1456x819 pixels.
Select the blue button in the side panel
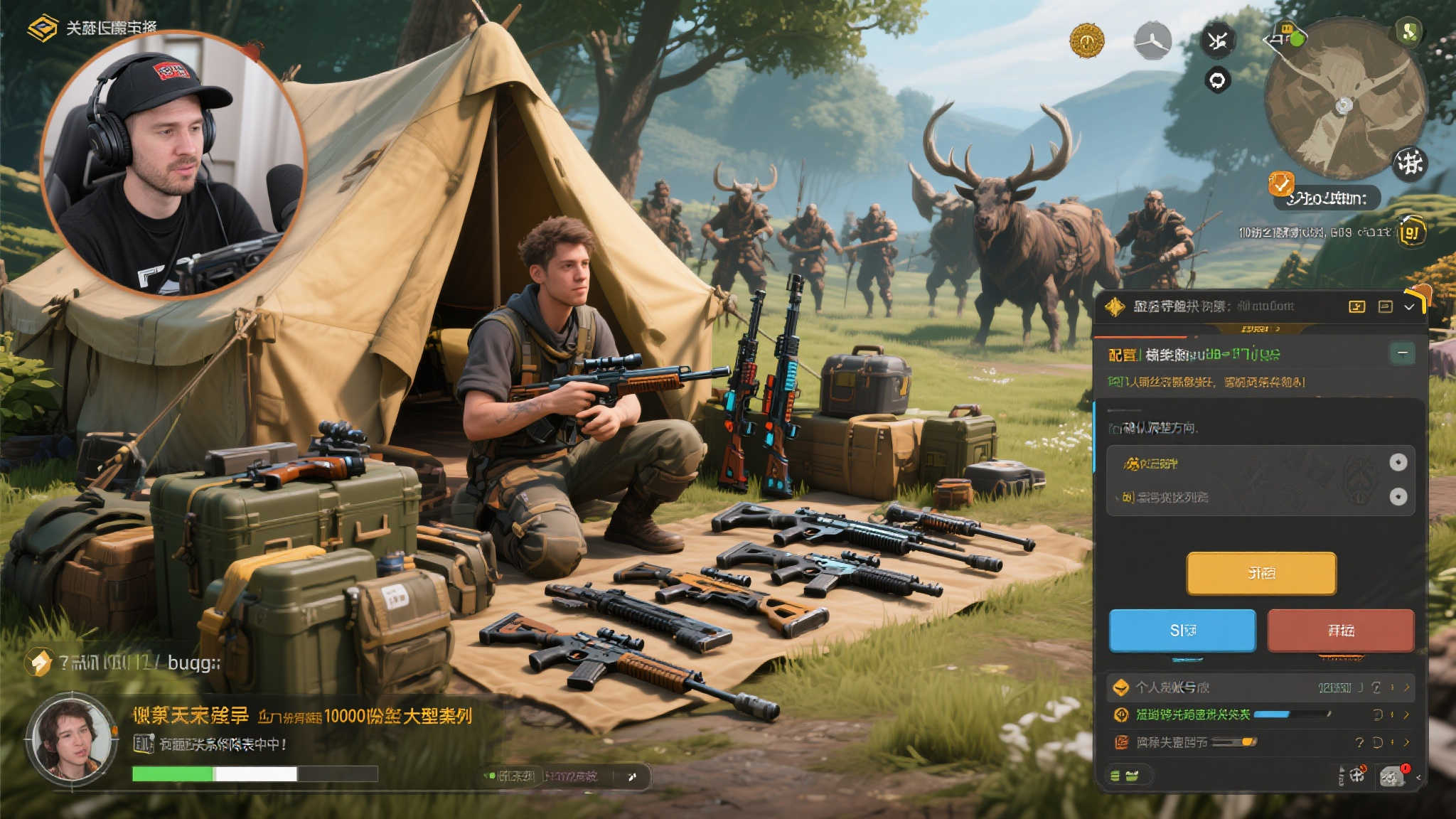click(1182, 631)
